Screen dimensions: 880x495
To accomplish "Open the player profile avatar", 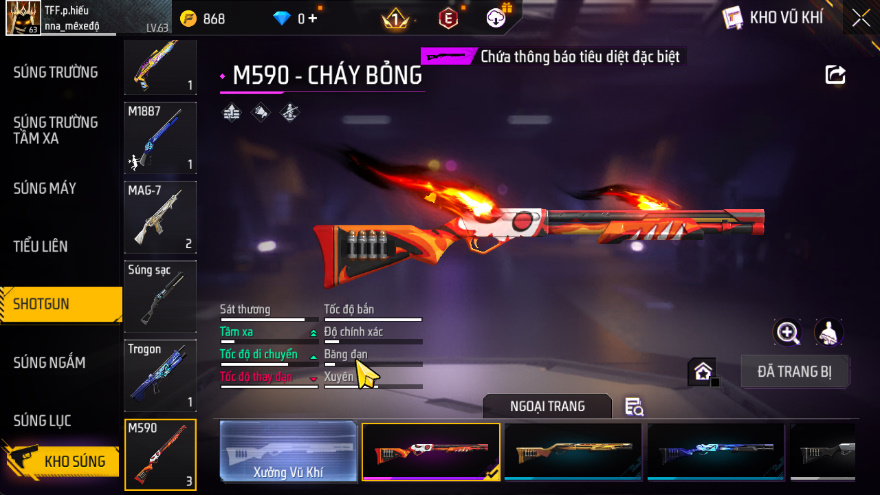I will tap(22, 18).
